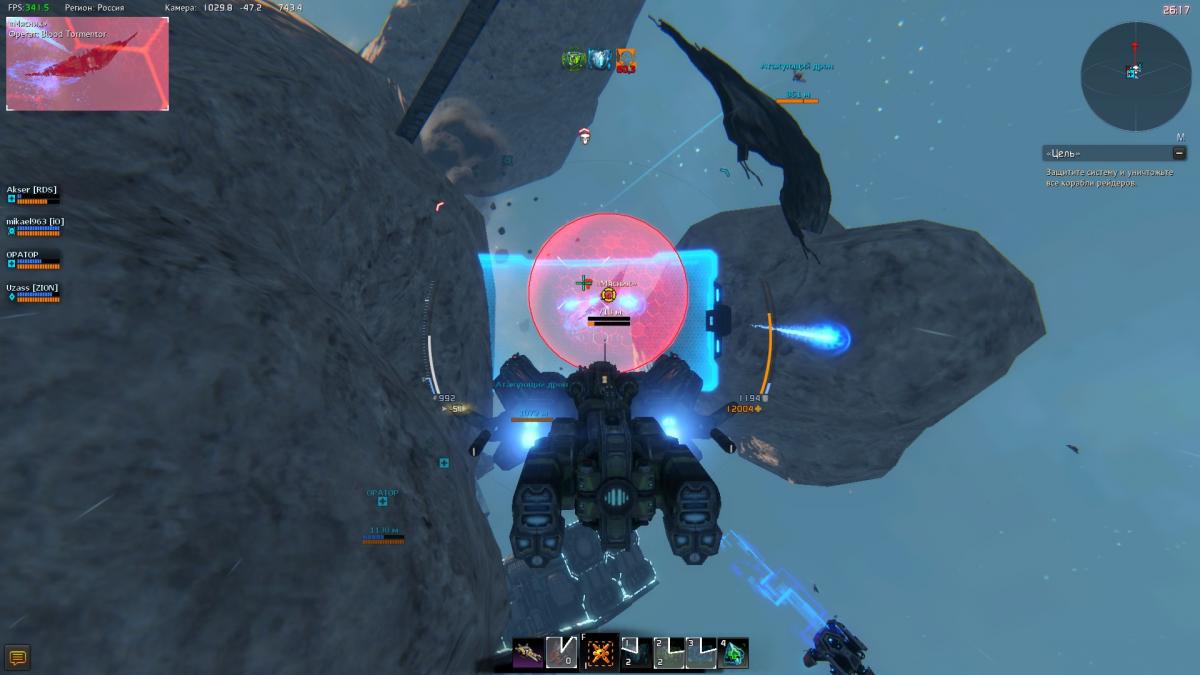Select squad member ОРАТОР in squad list
Viewport: 1200px width, 675px height.
[x=25, y=254]
